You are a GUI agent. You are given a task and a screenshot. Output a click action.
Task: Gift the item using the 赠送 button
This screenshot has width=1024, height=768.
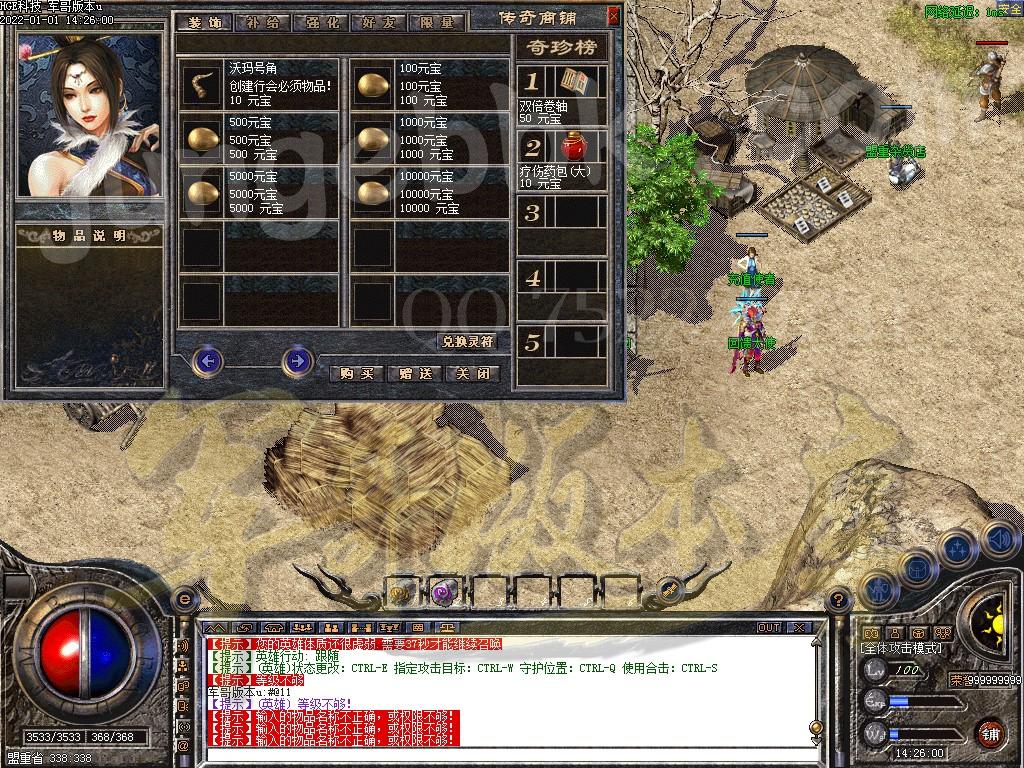[x=414, y=373]
